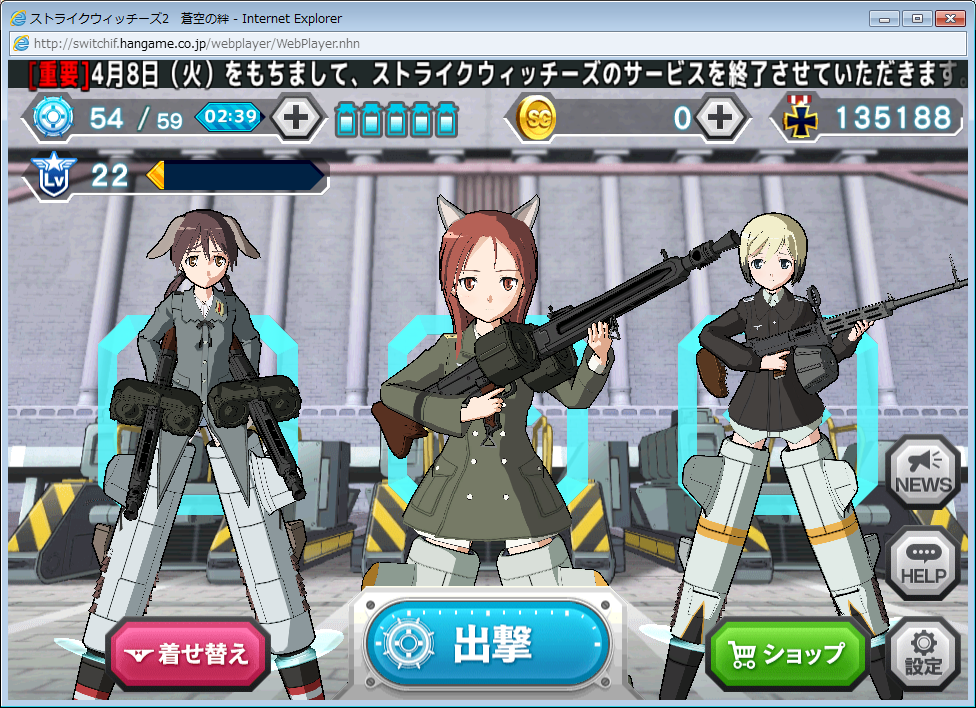The width and height of the screenshot is (976, 708).
Task: Open the NEWS megaphone panel
Action: point(923,472)
